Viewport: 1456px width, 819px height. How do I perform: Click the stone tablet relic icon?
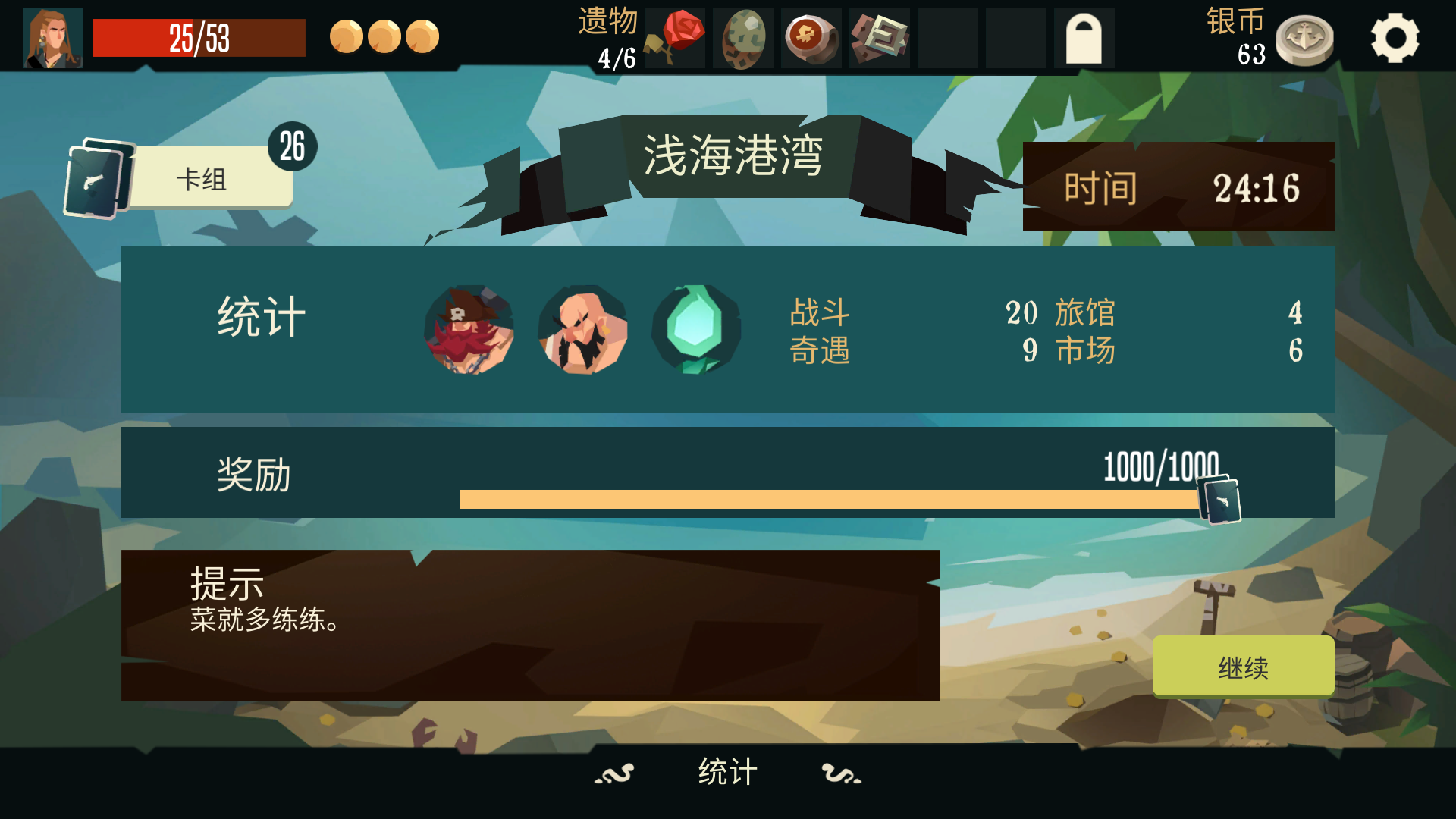tap(878, 38)
